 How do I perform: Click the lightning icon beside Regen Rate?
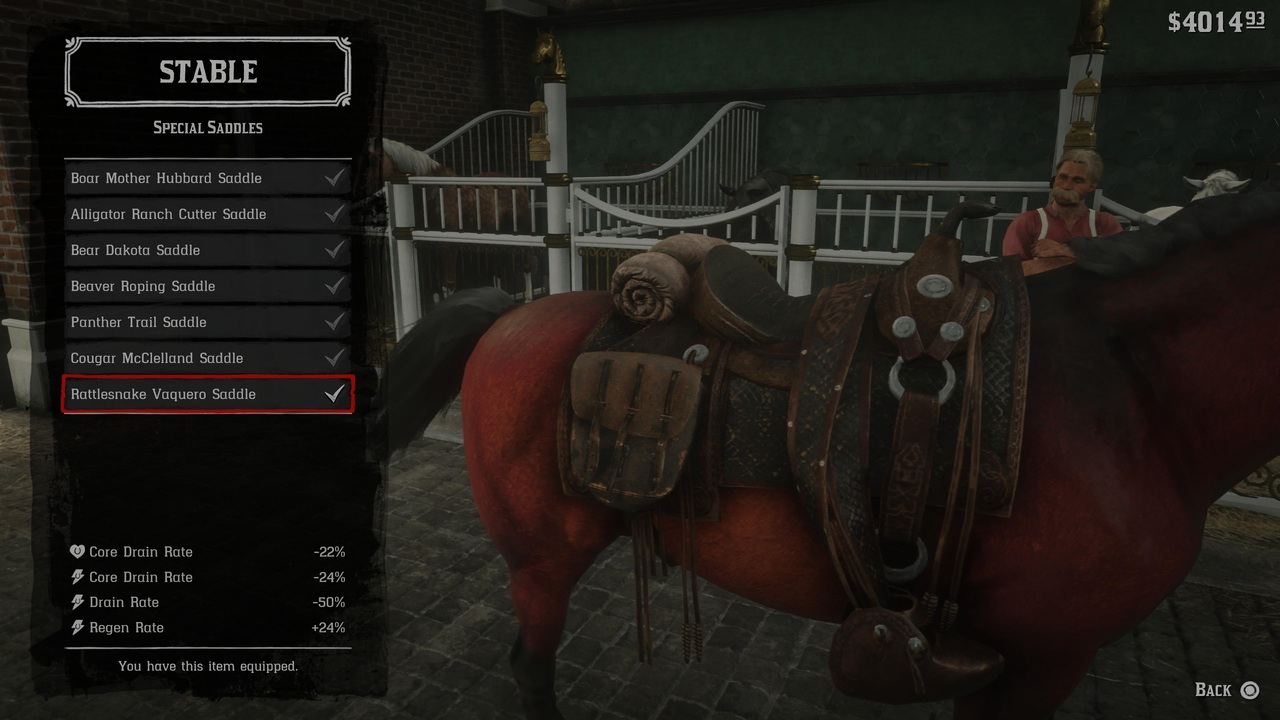pyautogui.click(x=76, y=627)
